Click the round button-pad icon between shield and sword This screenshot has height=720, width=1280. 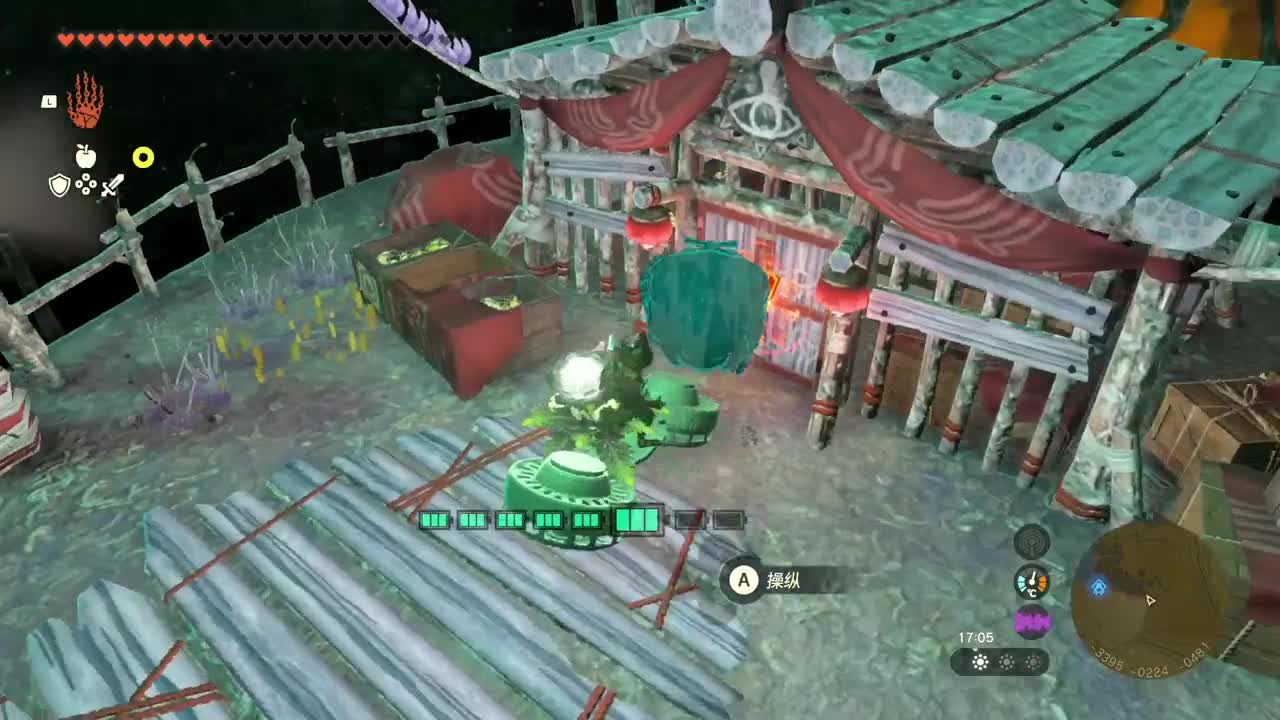point(86,188)
